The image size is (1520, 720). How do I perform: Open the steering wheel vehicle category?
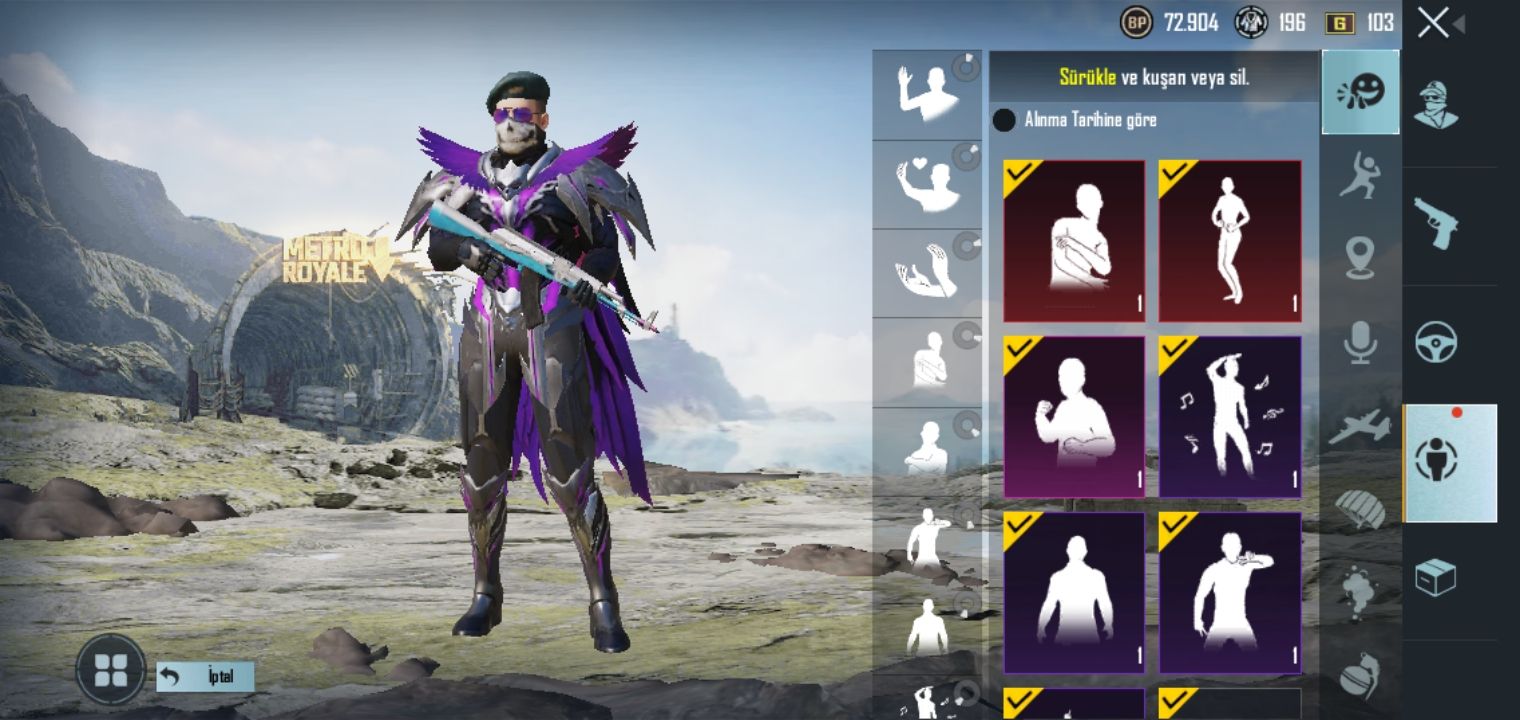point(1436,343)
